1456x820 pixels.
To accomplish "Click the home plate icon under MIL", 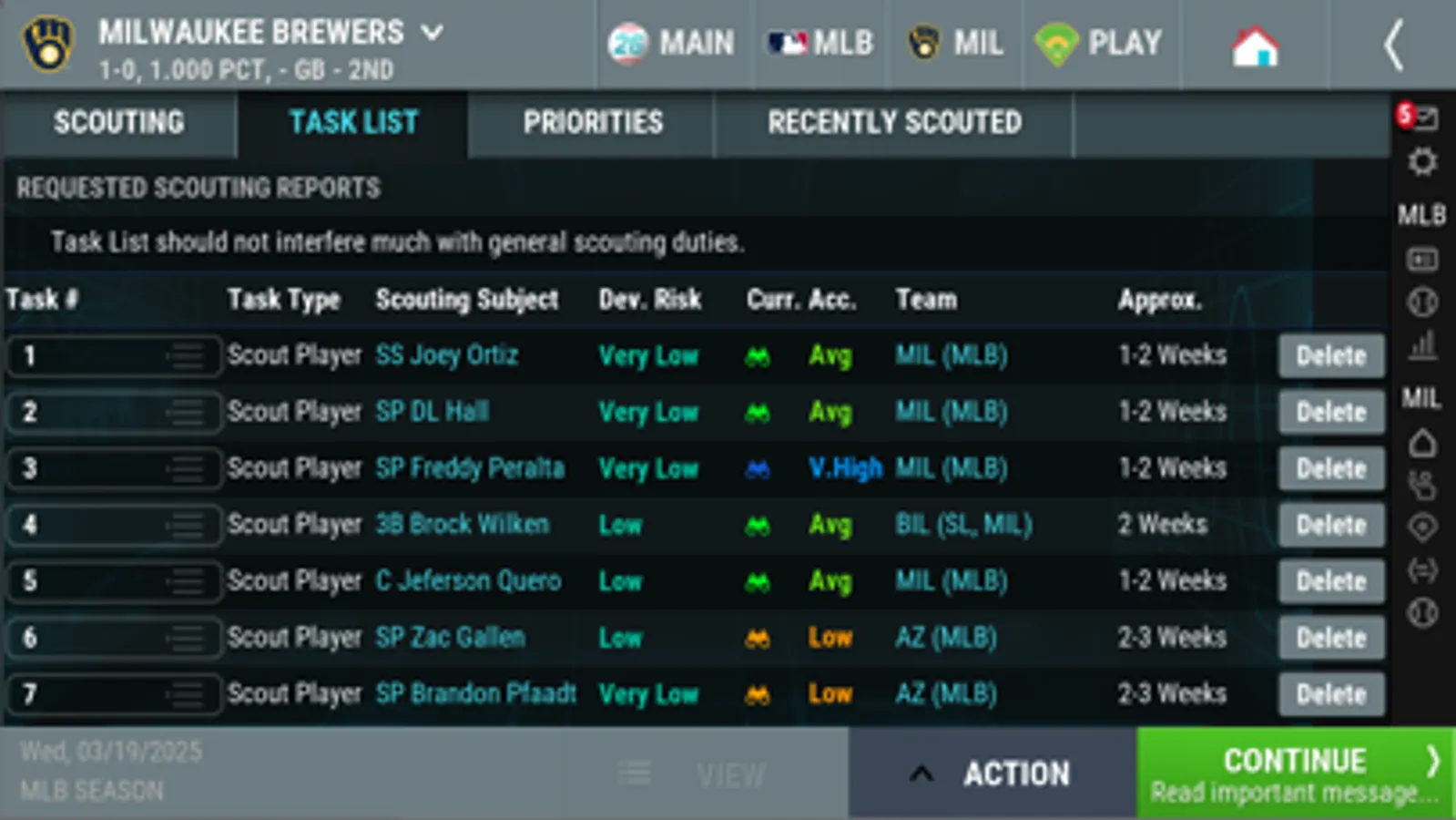I will [x=1420, y=443].
